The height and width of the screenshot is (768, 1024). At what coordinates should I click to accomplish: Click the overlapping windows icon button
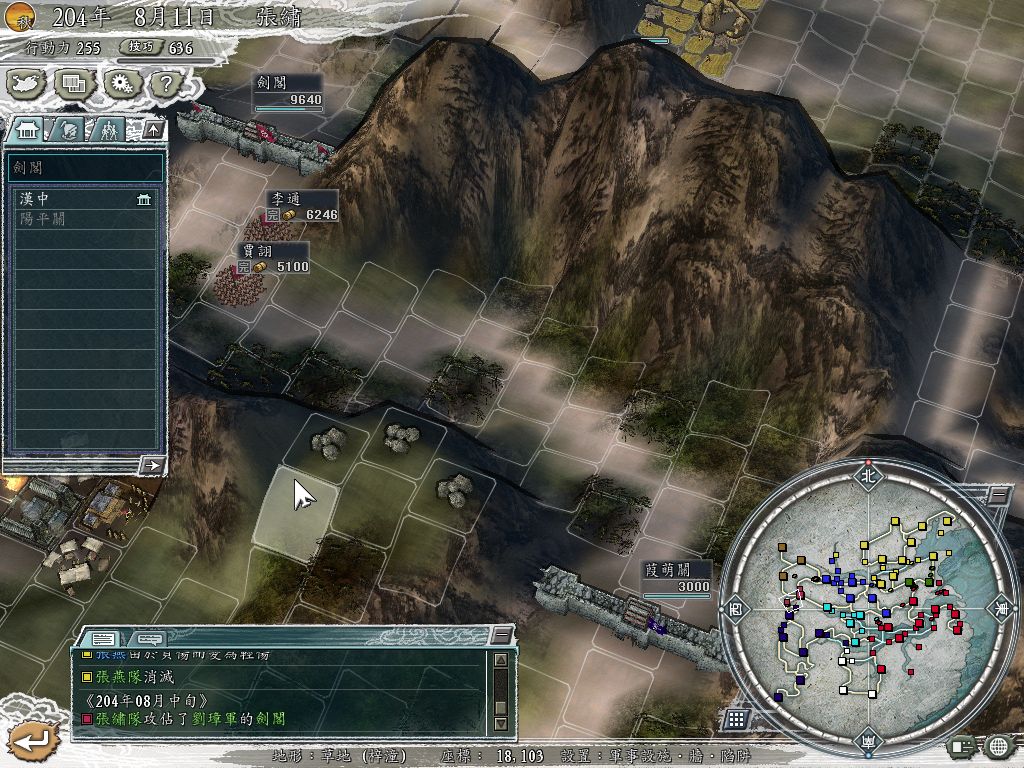(x=73, y=83)
